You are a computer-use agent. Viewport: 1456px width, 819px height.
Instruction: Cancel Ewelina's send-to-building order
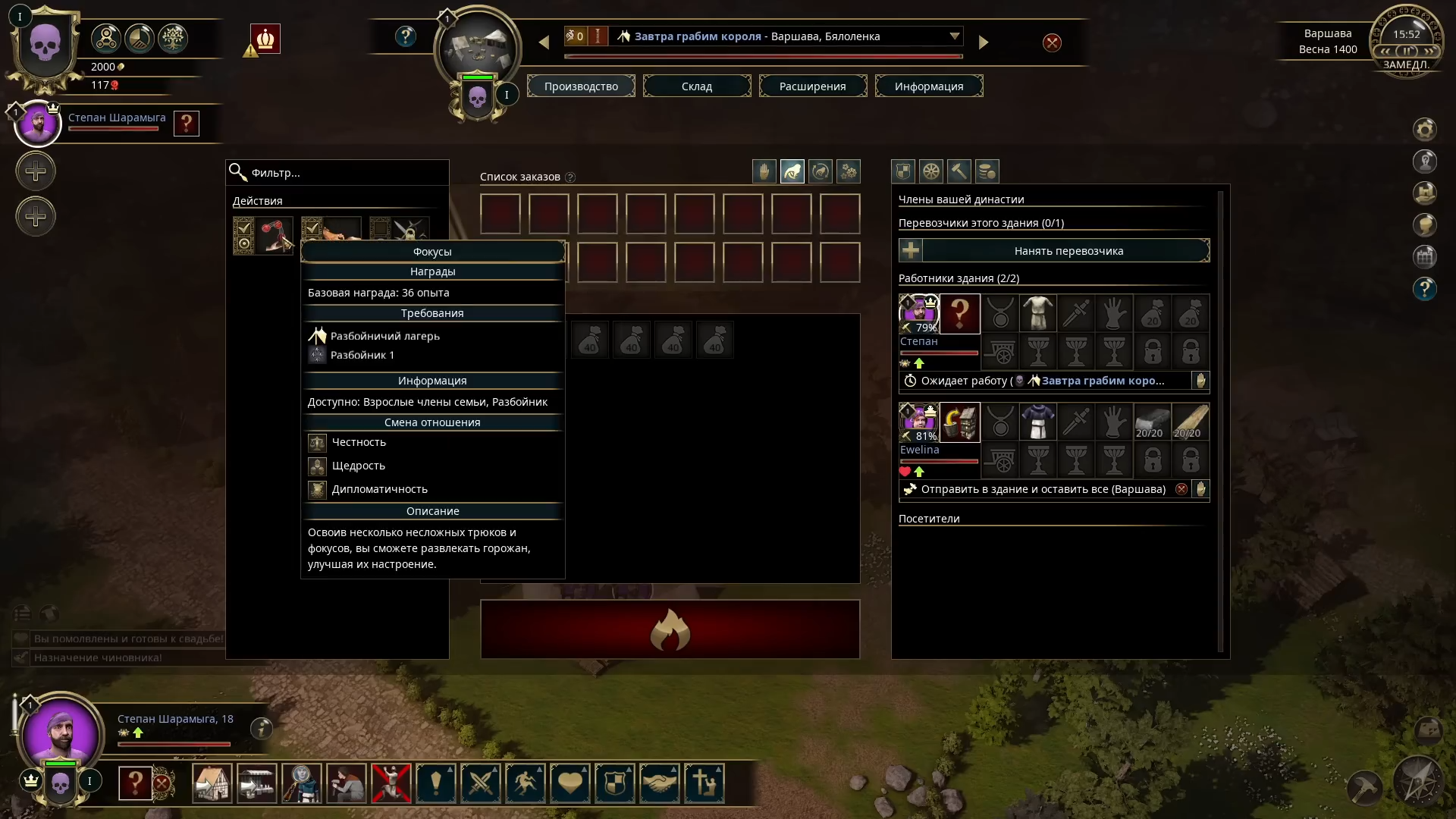[1181, 489]
